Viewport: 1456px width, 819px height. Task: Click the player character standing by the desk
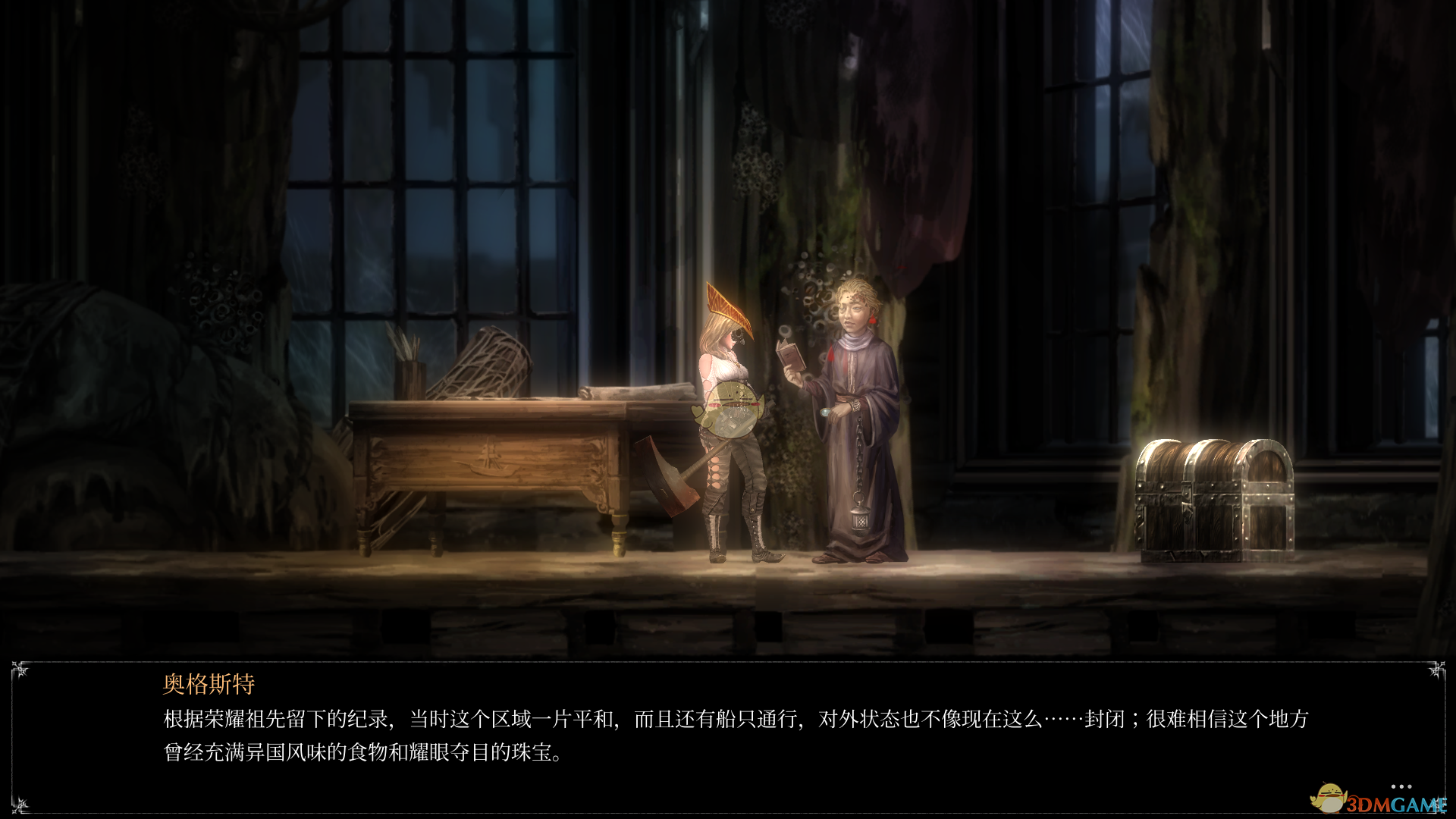point(728,425)
